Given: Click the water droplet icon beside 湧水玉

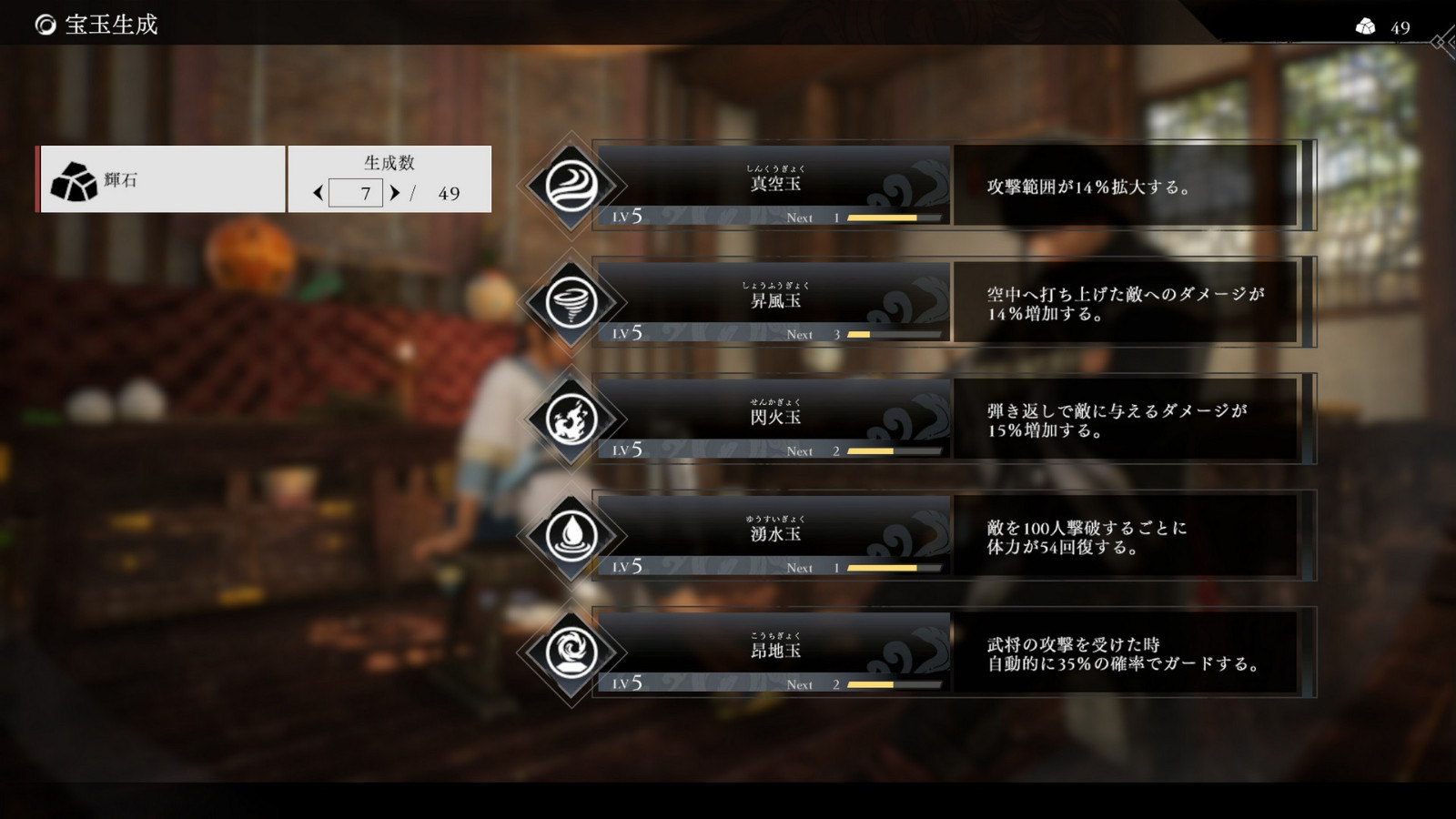Looking at the screenshot, I should pyautogui.click(x=573, y=533).
